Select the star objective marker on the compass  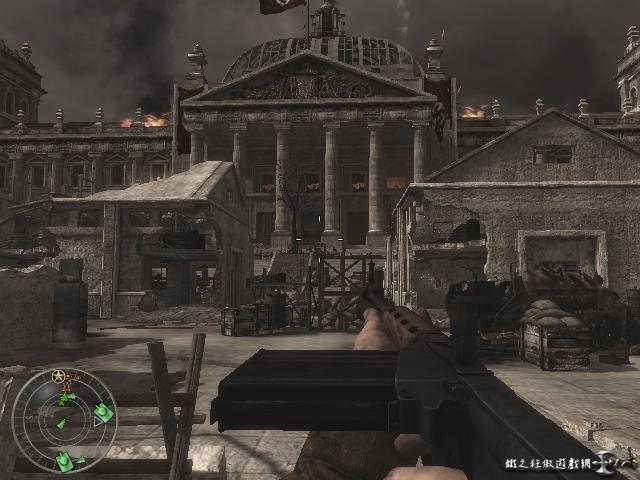[60, 377]
